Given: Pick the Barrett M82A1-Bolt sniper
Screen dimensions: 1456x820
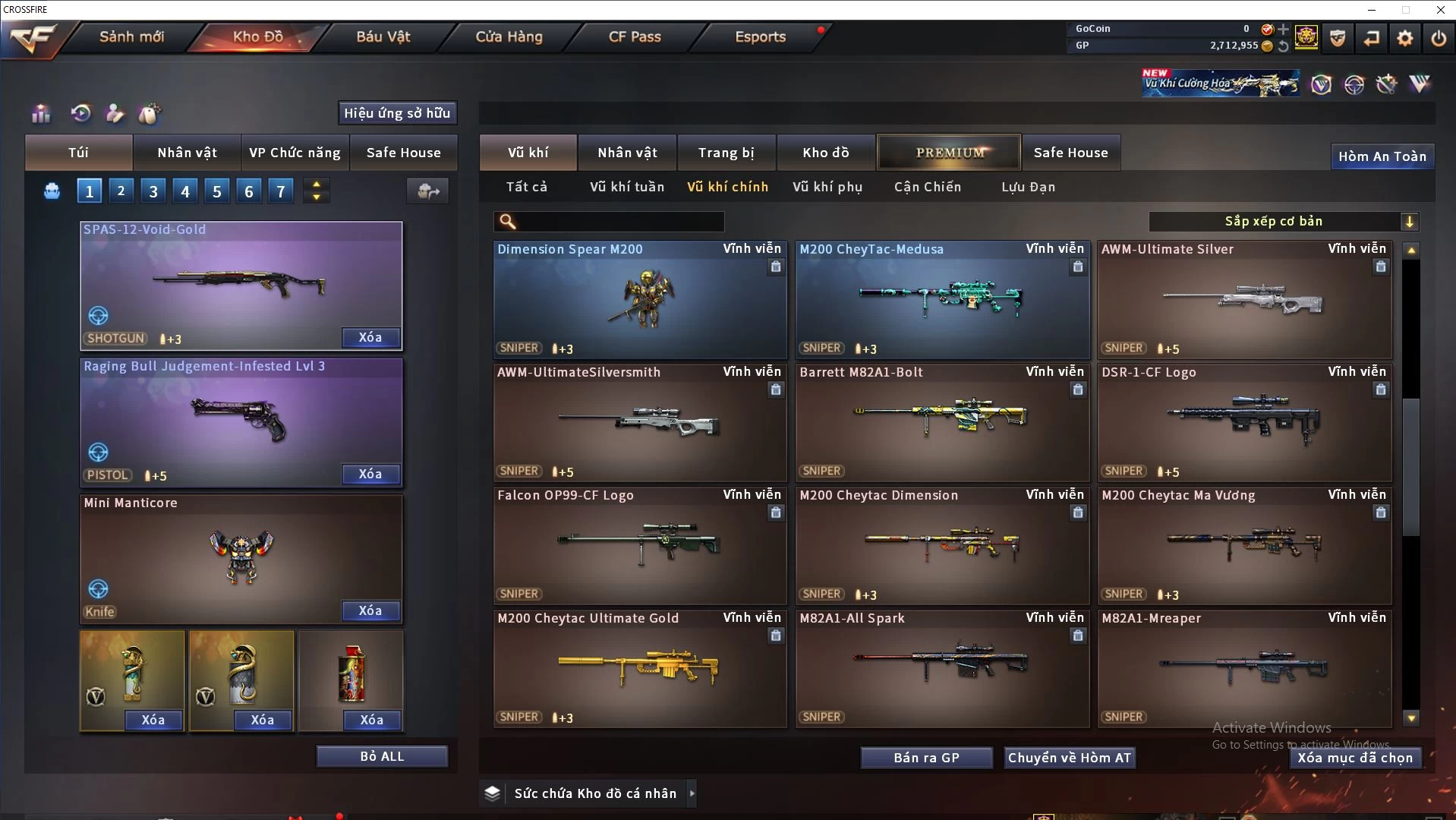Looking at the screenshot, I should (x=941, y=423).
